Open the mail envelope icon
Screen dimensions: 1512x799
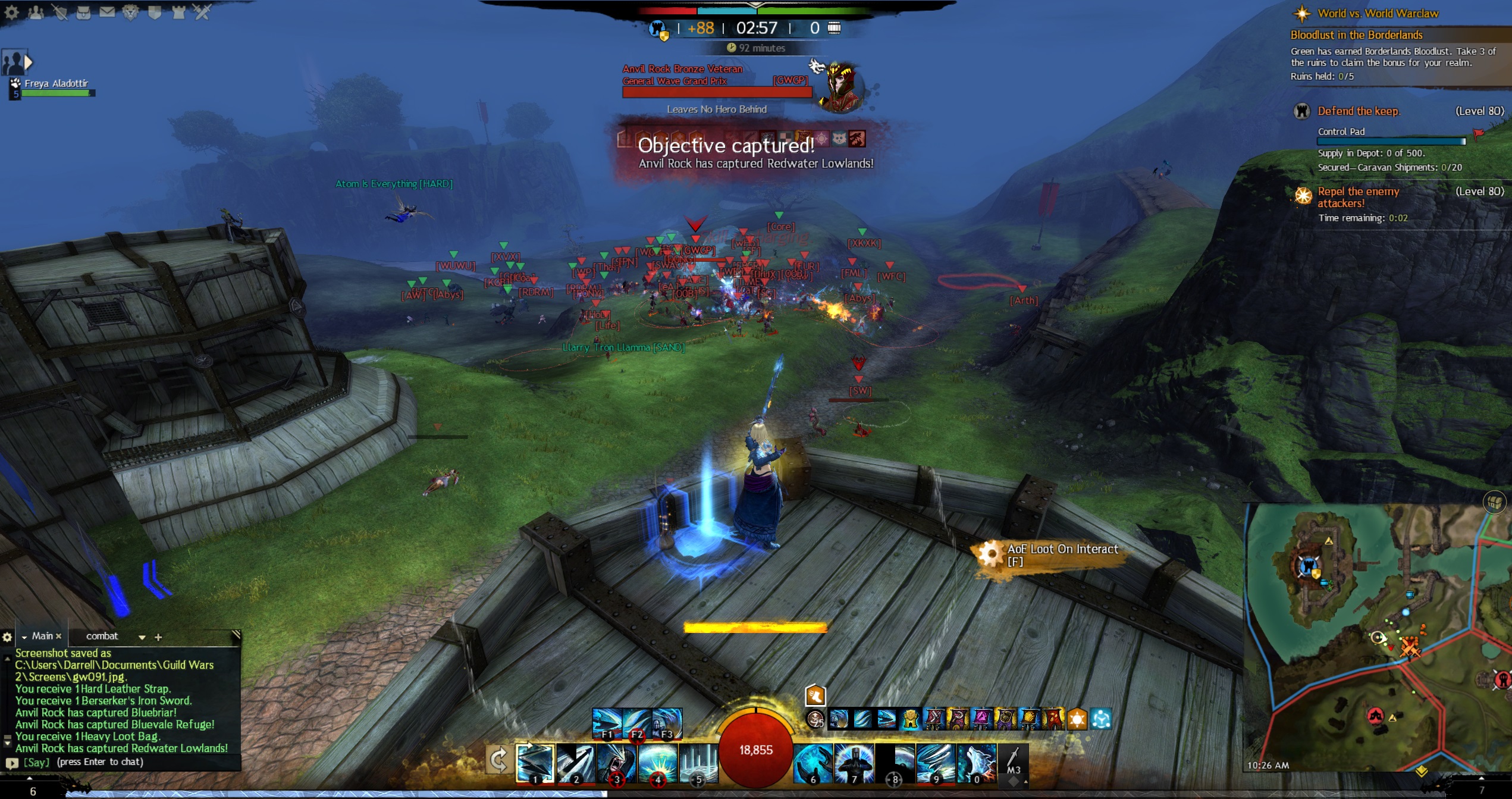(107, 12)
